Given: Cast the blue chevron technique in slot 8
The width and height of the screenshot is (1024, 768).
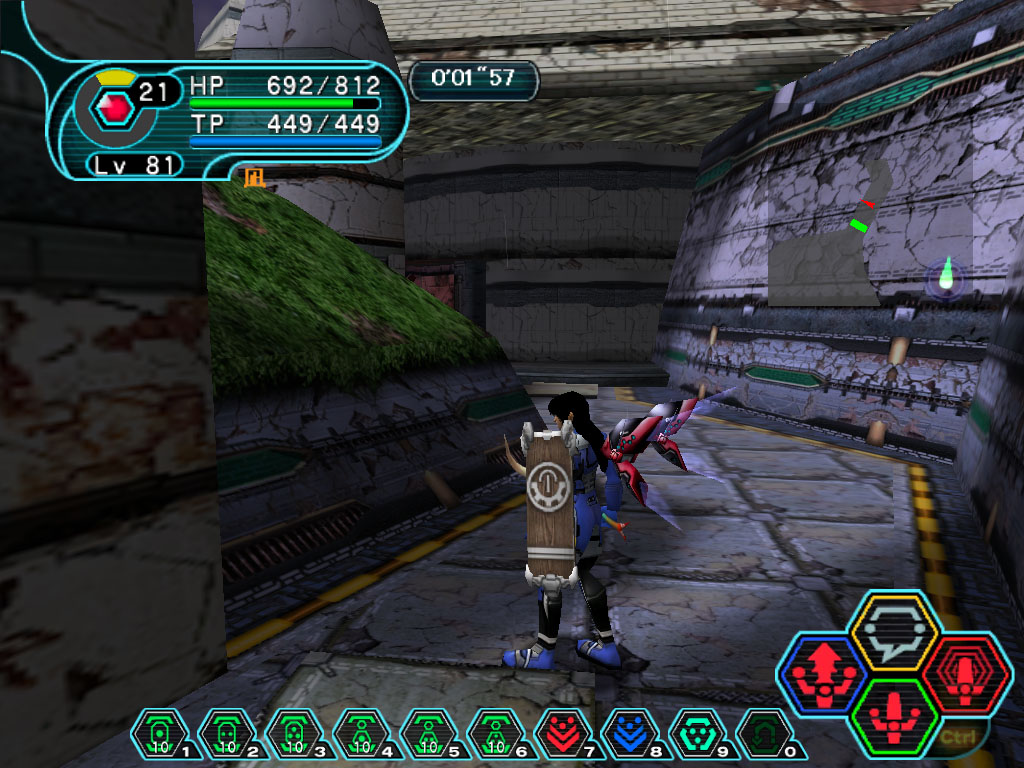Looking at the screenshot, I should (627, 734).
